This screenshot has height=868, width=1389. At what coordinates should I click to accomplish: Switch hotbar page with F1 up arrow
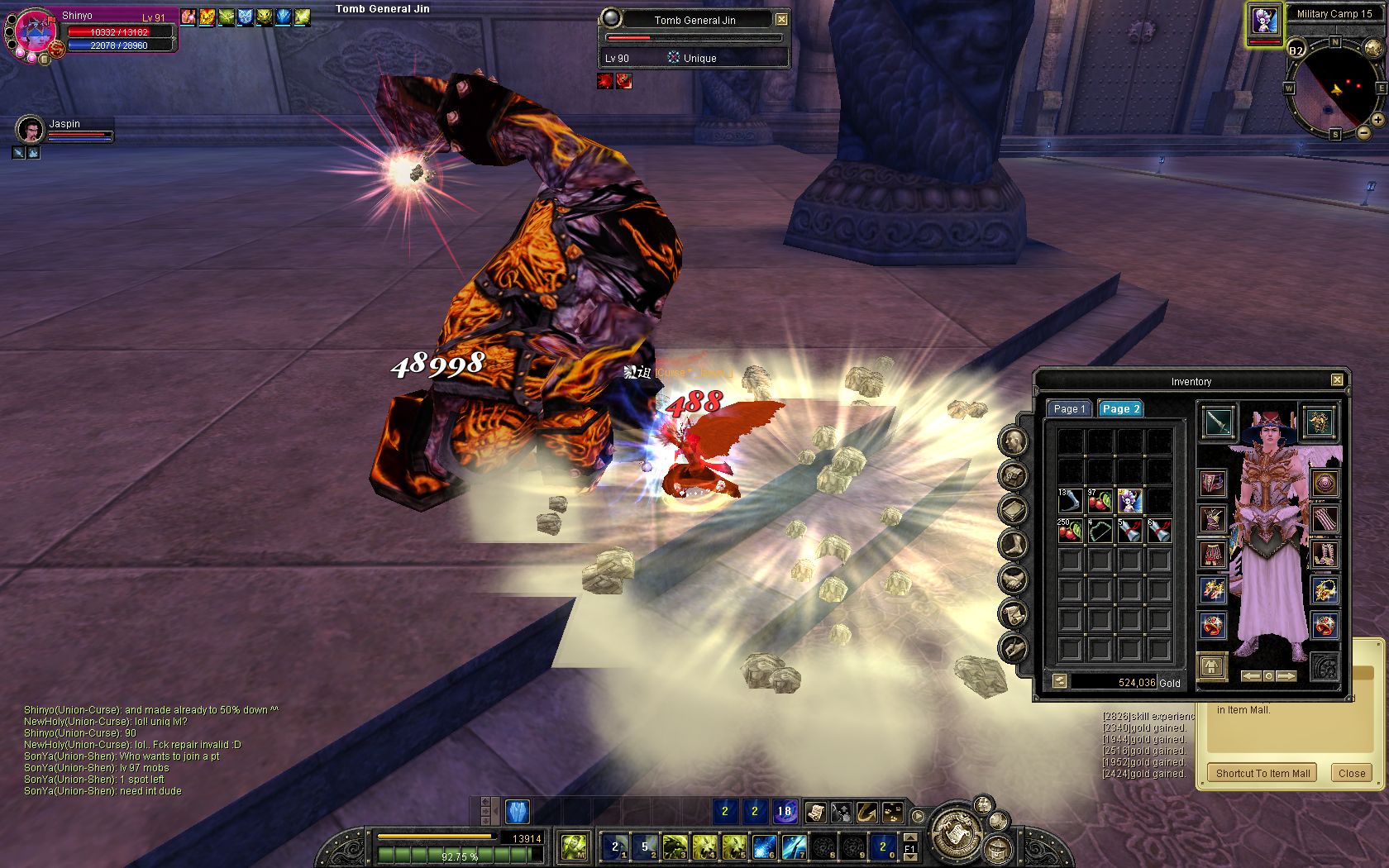click(x=909, y=838)
